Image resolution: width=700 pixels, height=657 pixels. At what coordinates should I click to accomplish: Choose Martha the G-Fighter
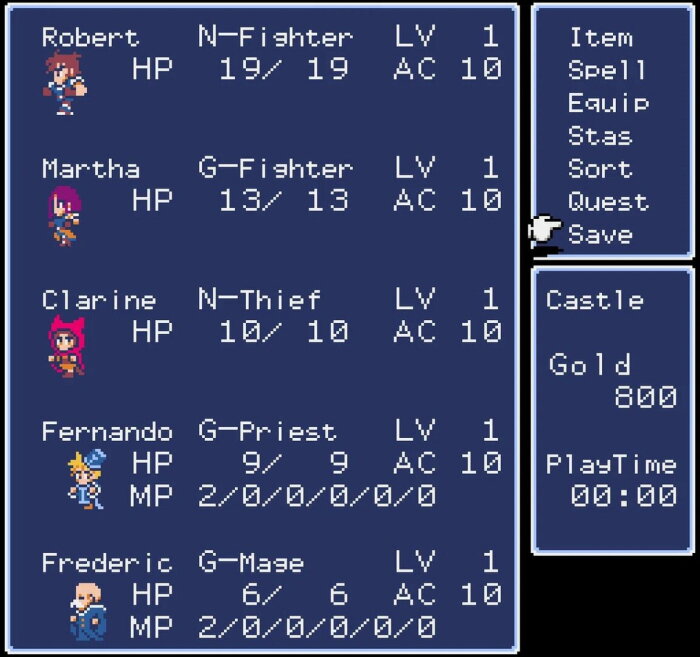point(76,168)
